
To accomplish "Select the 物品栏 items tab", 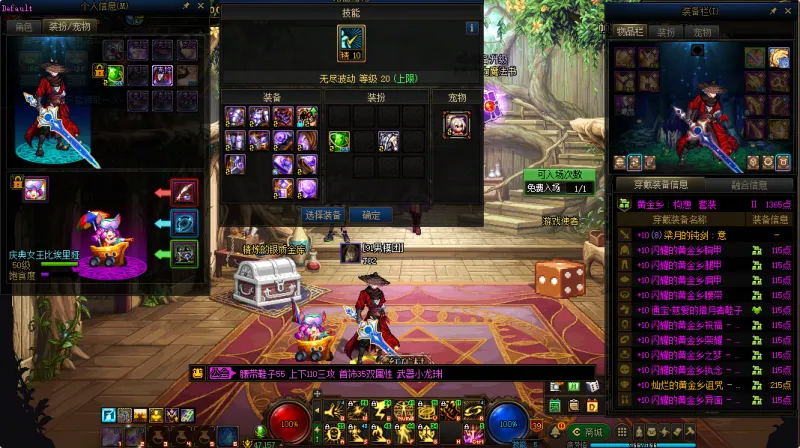I will point(629,32).
